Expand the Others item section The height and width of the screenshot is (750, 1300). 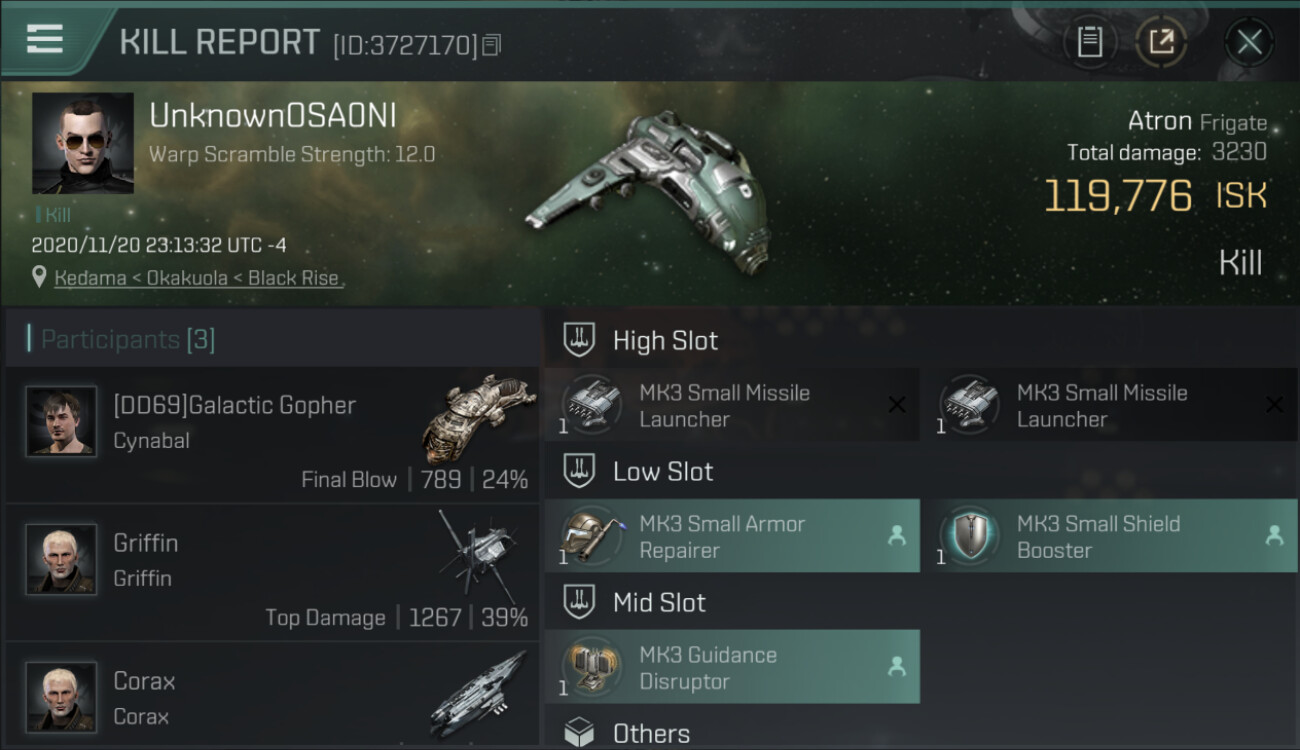click(x=650, y=733)
